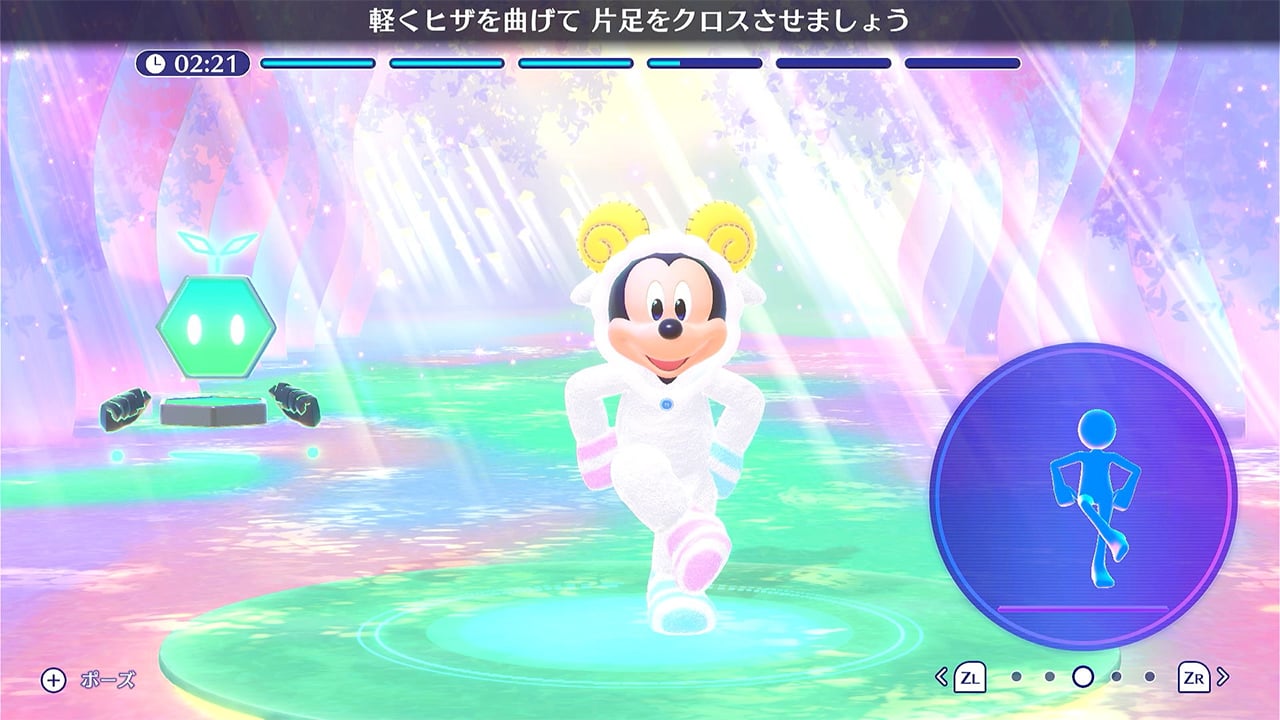The image size is (1280, 720).
Task: Open the instruction banner at the top
Action: pos(640,18)
